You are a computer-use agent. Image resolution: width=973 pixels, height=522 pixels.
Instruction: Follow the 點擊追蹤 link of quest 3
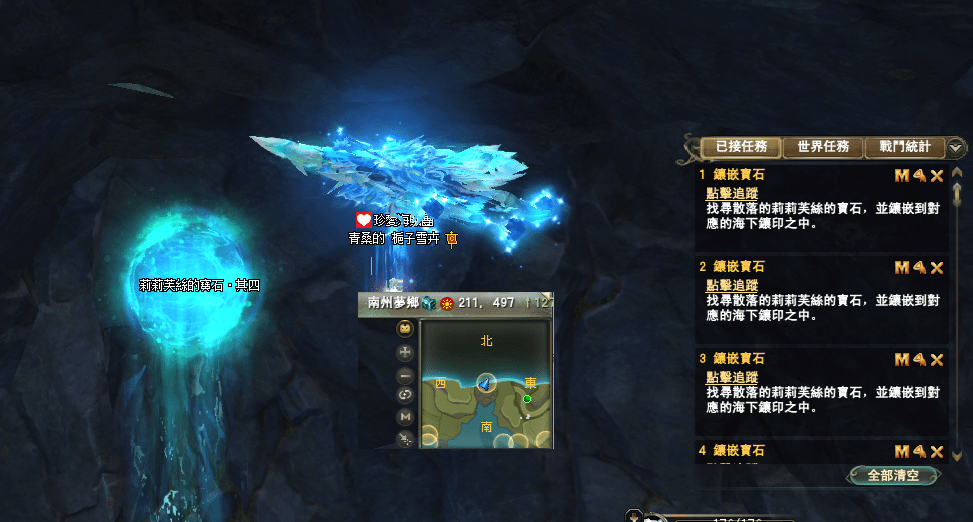(732, 377)
